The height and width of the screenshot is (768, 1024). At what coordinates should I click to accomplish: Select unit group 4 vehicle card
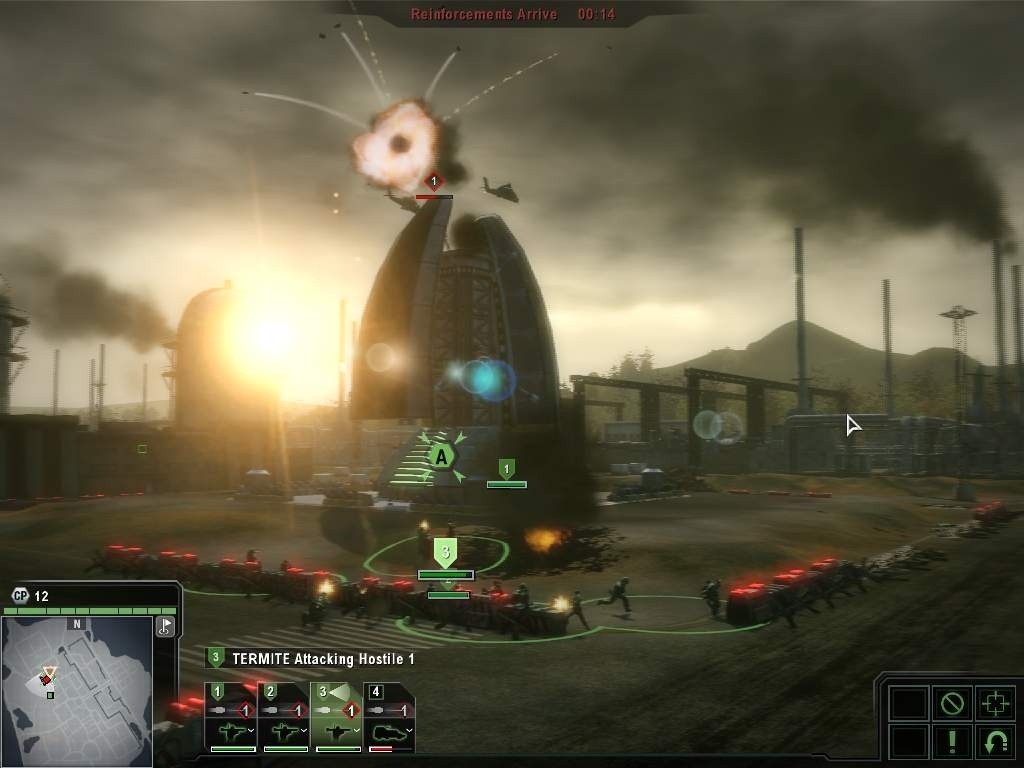click(x=389, y=717)
